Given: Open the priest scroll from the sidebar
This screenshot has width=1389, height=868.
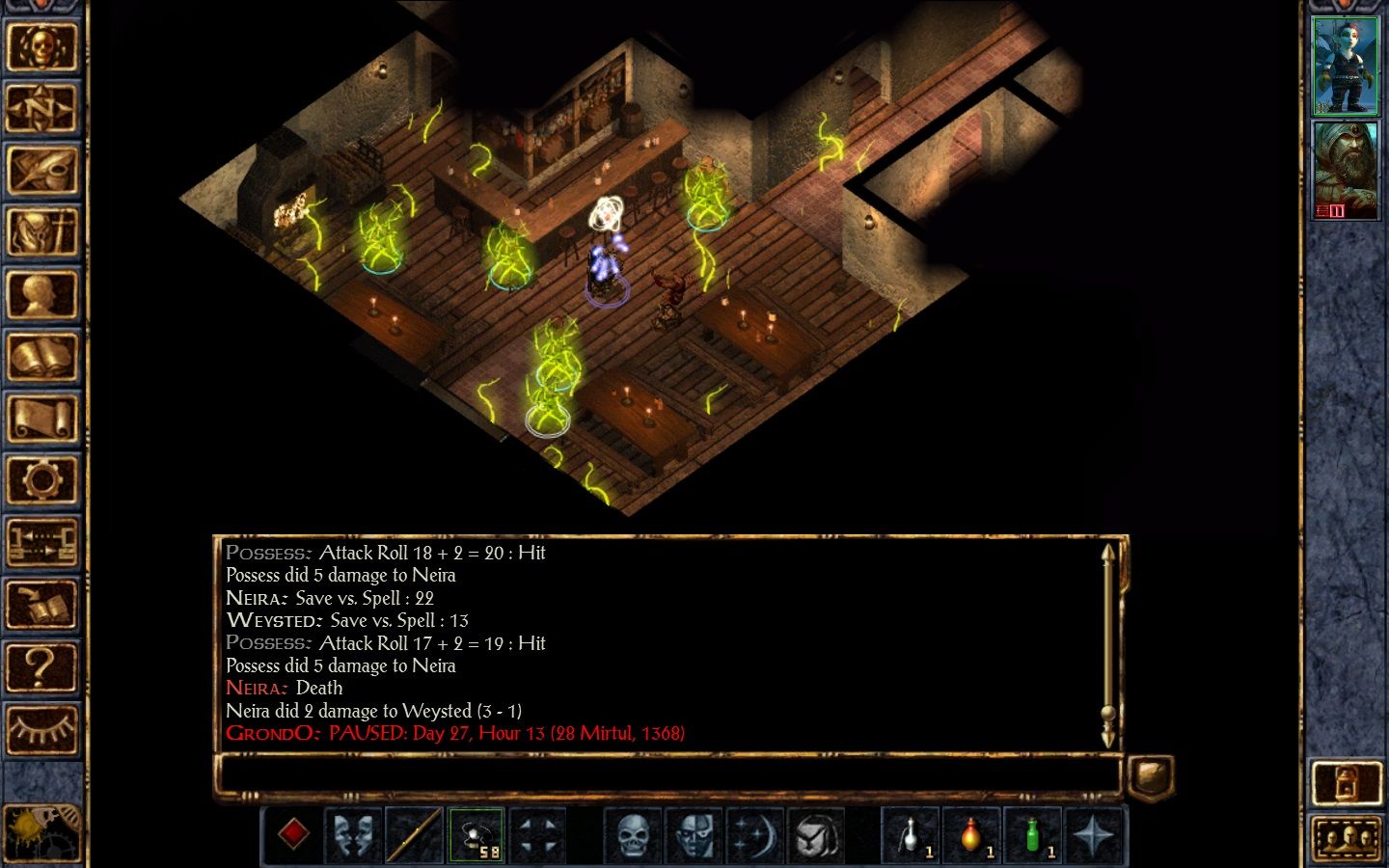Looking at the screenshot, I should (x=41, y=419).
